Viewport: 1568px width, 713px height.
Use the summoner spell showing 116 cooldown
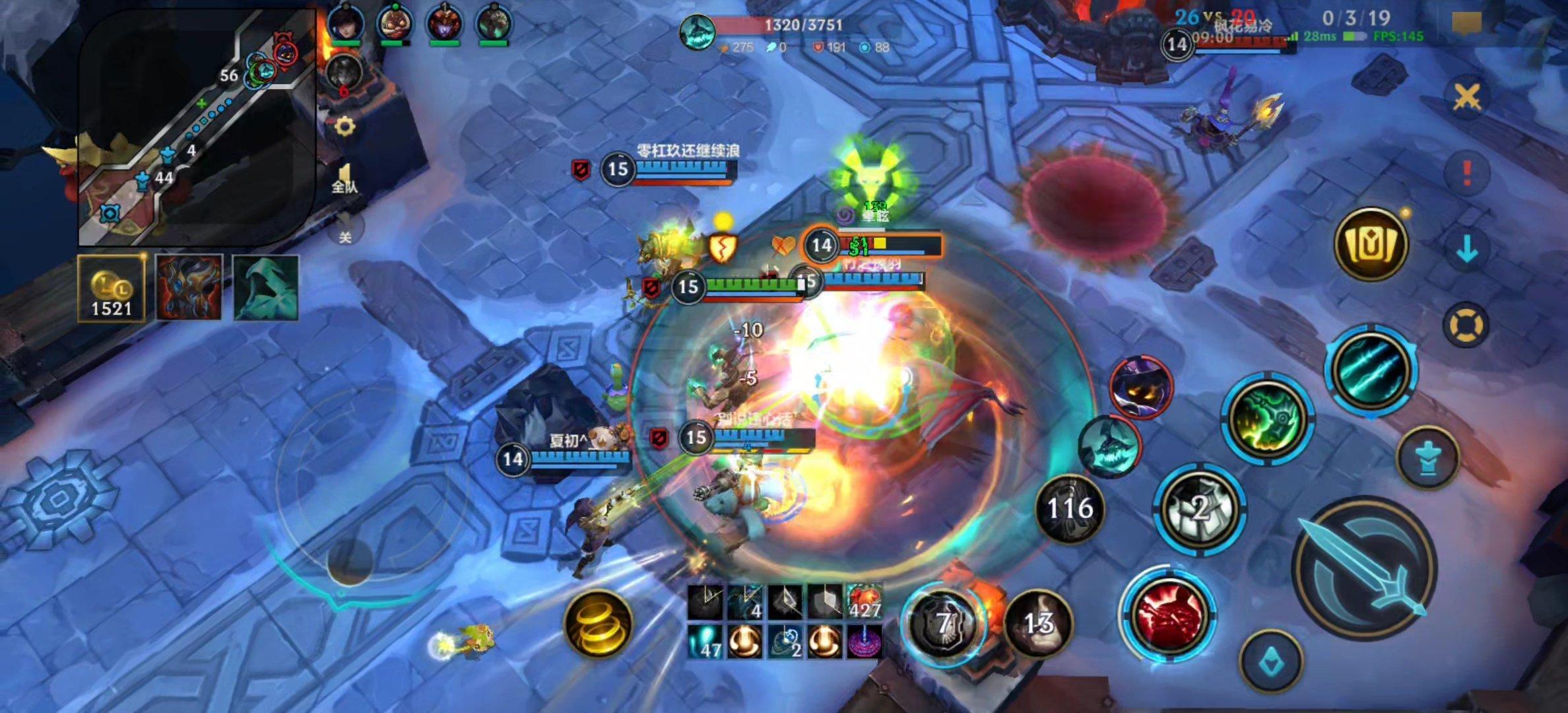[x=1070, y=508]
